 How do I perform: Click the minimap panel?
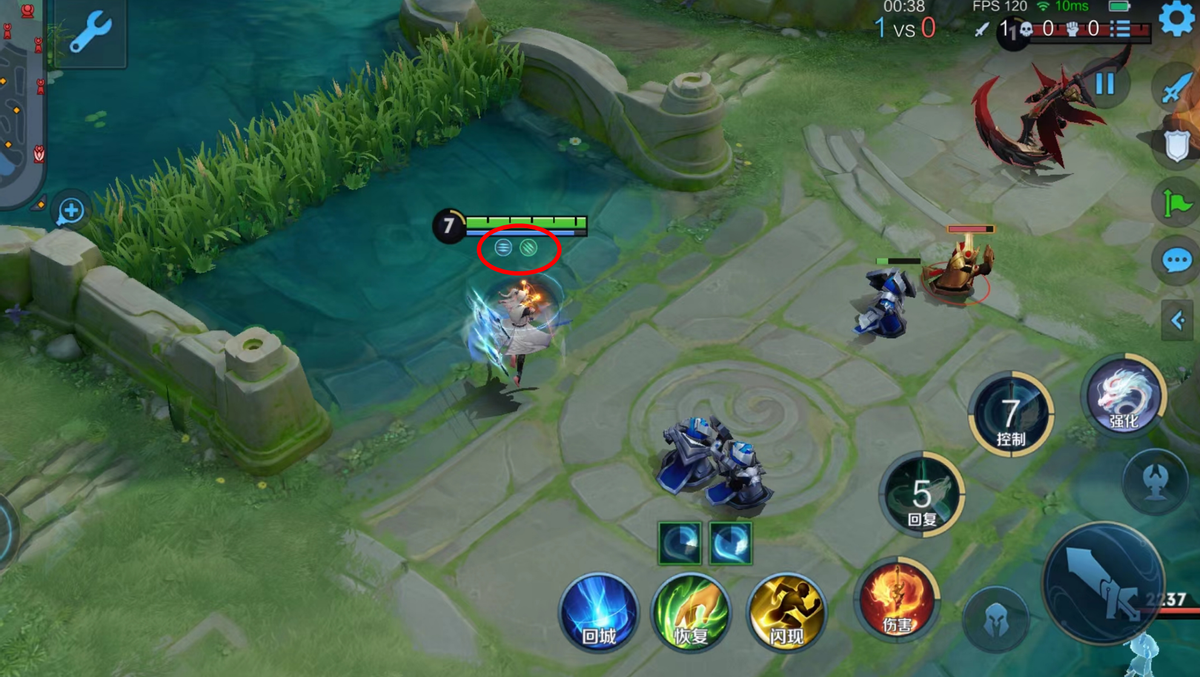[20, 100]
